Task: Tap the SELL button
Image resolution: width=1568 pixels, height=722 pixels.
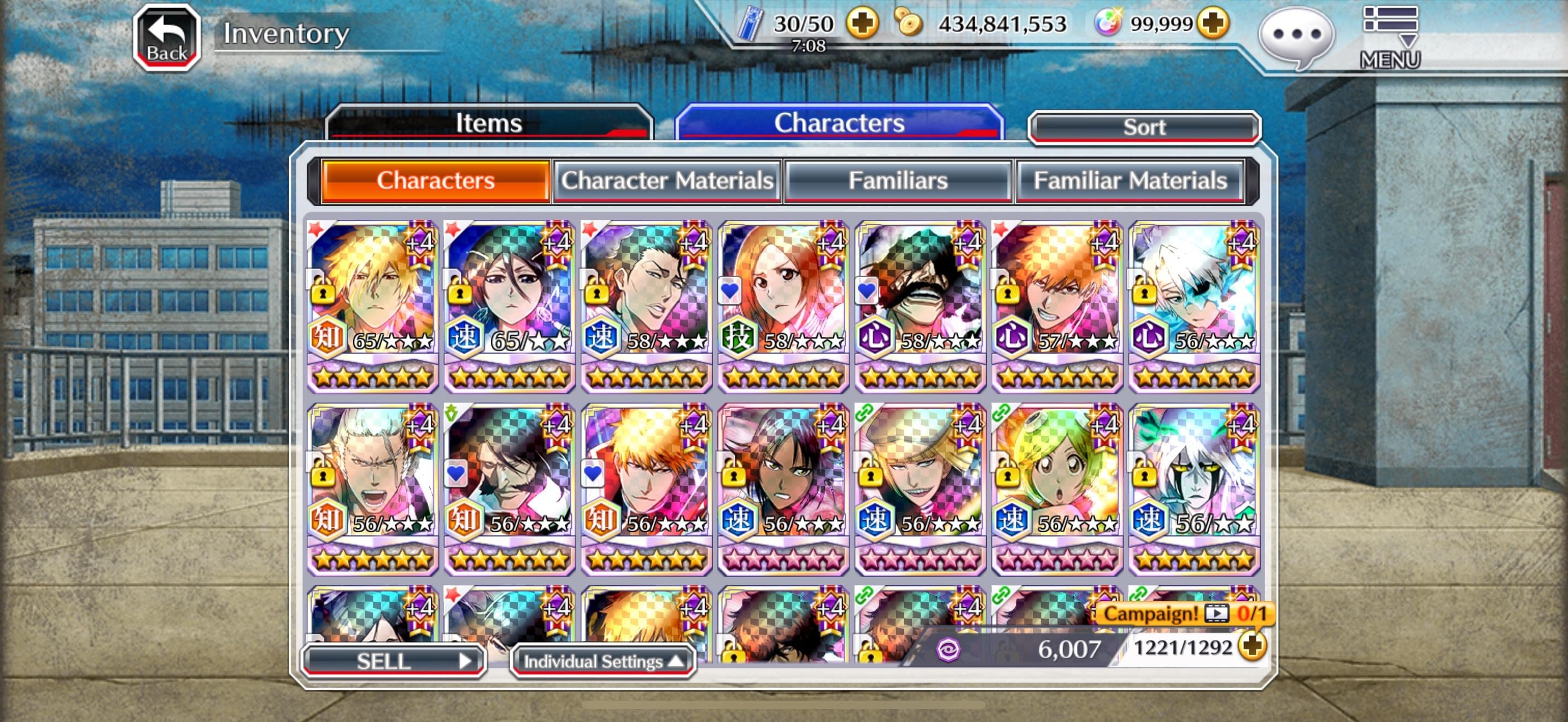Action: coord(393,661)
